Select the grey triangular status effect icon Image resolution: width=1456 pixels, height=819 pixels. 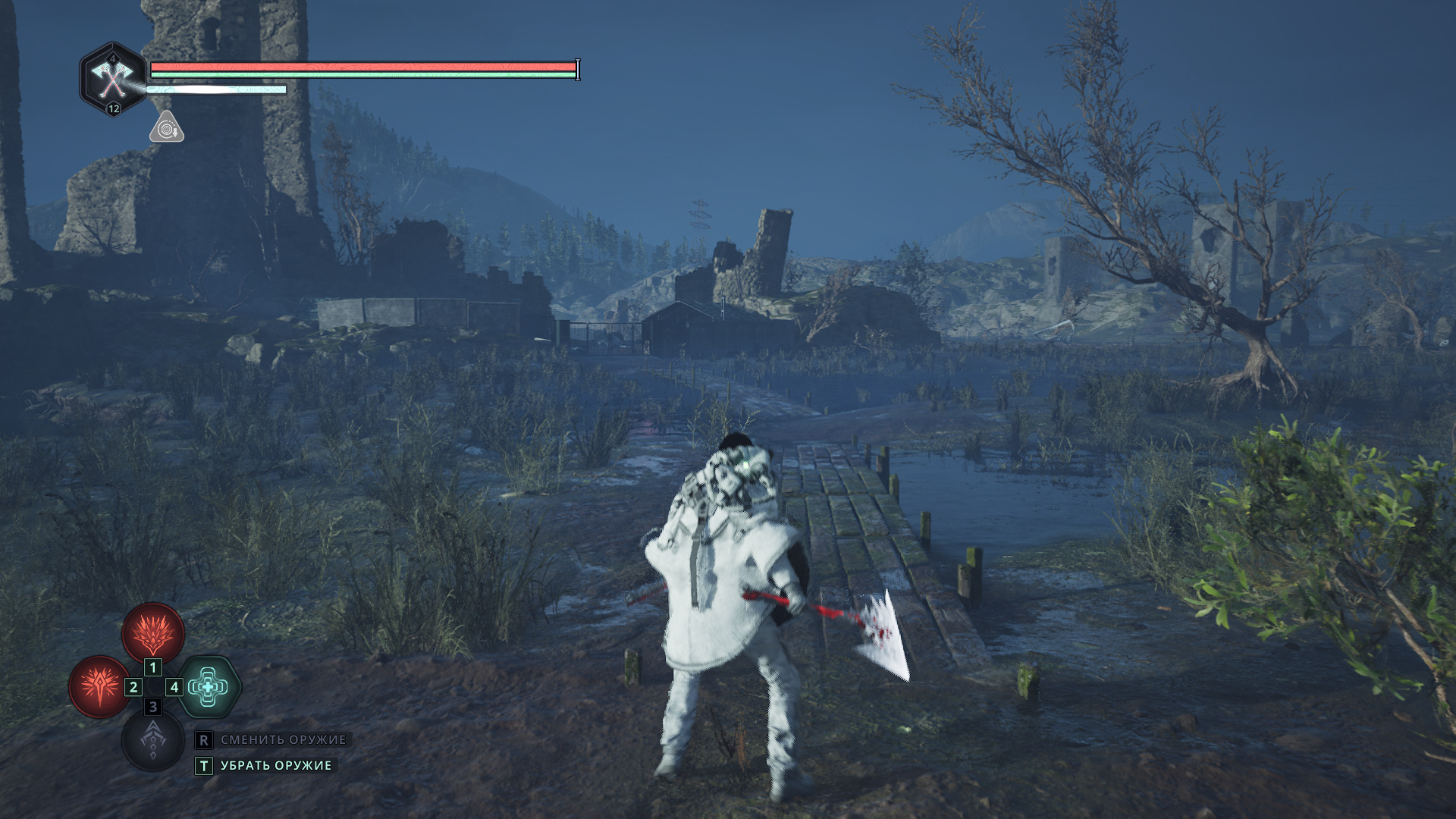pos(166,128)
